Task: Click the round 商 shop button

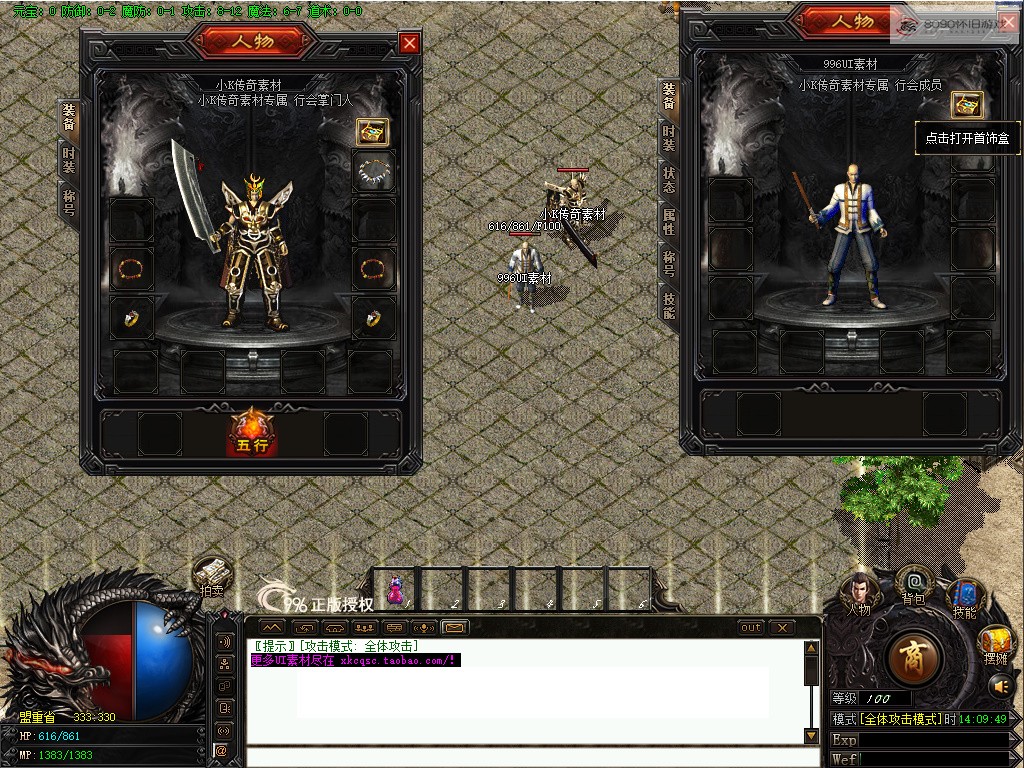Action: pos(913,658)
